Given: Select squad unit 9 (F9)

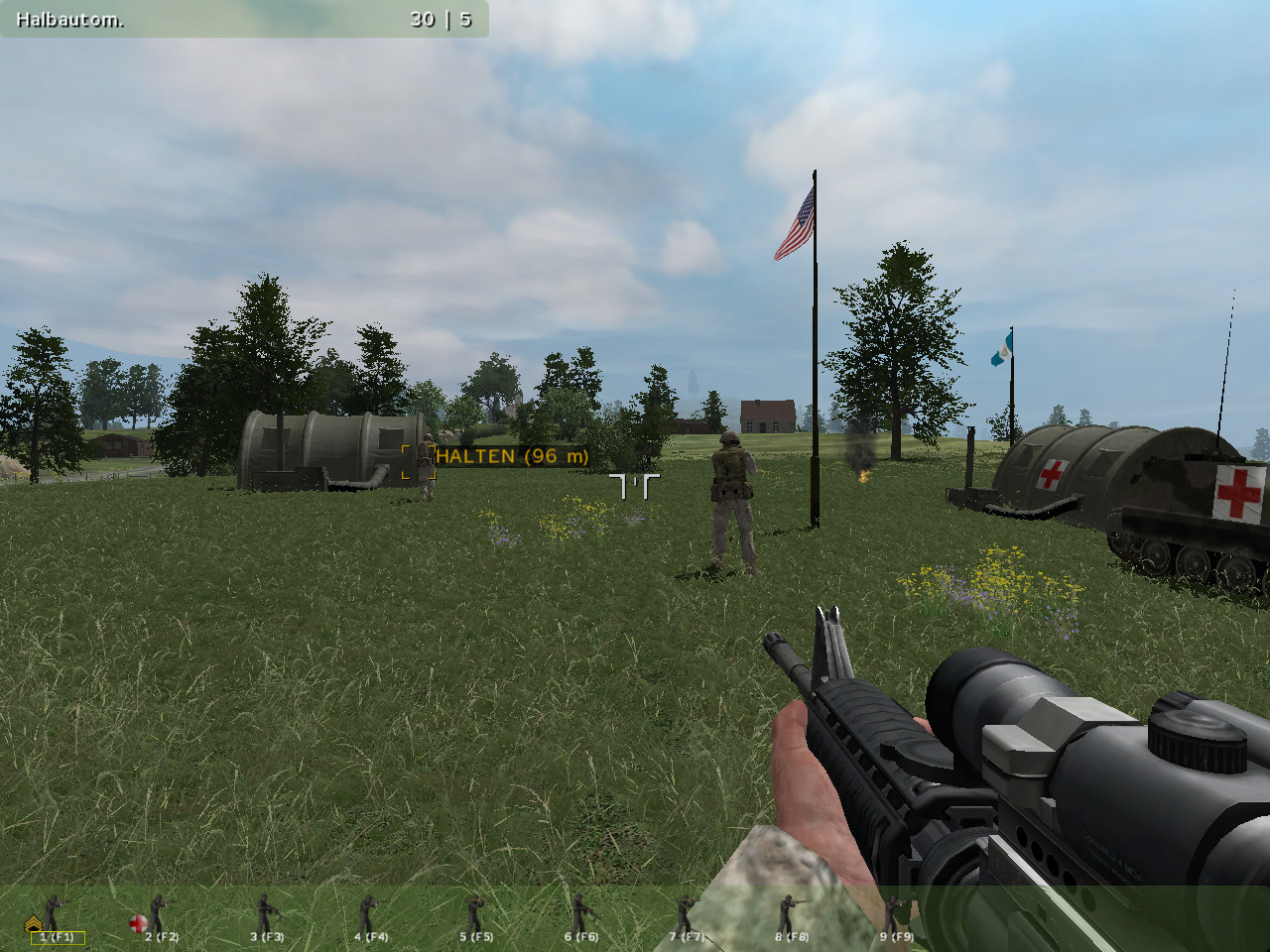Looking at the screenshot, I should (x=895, y=918).
